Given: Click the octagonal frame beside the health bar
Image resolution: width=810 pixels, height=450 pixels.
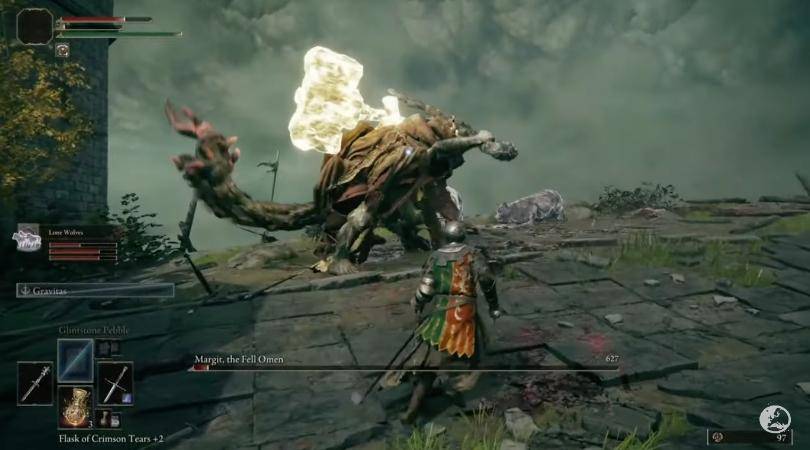Looking at the screenshot, I should 34,26.
